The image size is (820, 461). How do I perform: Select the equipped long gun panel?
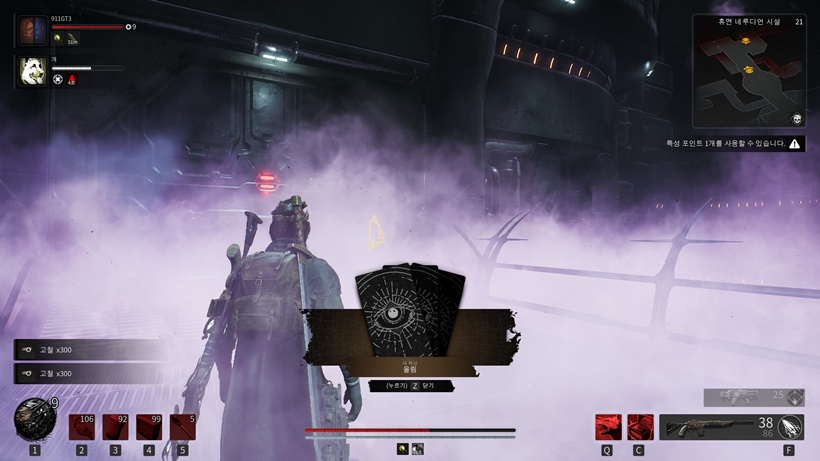click(x=716, y=428)
